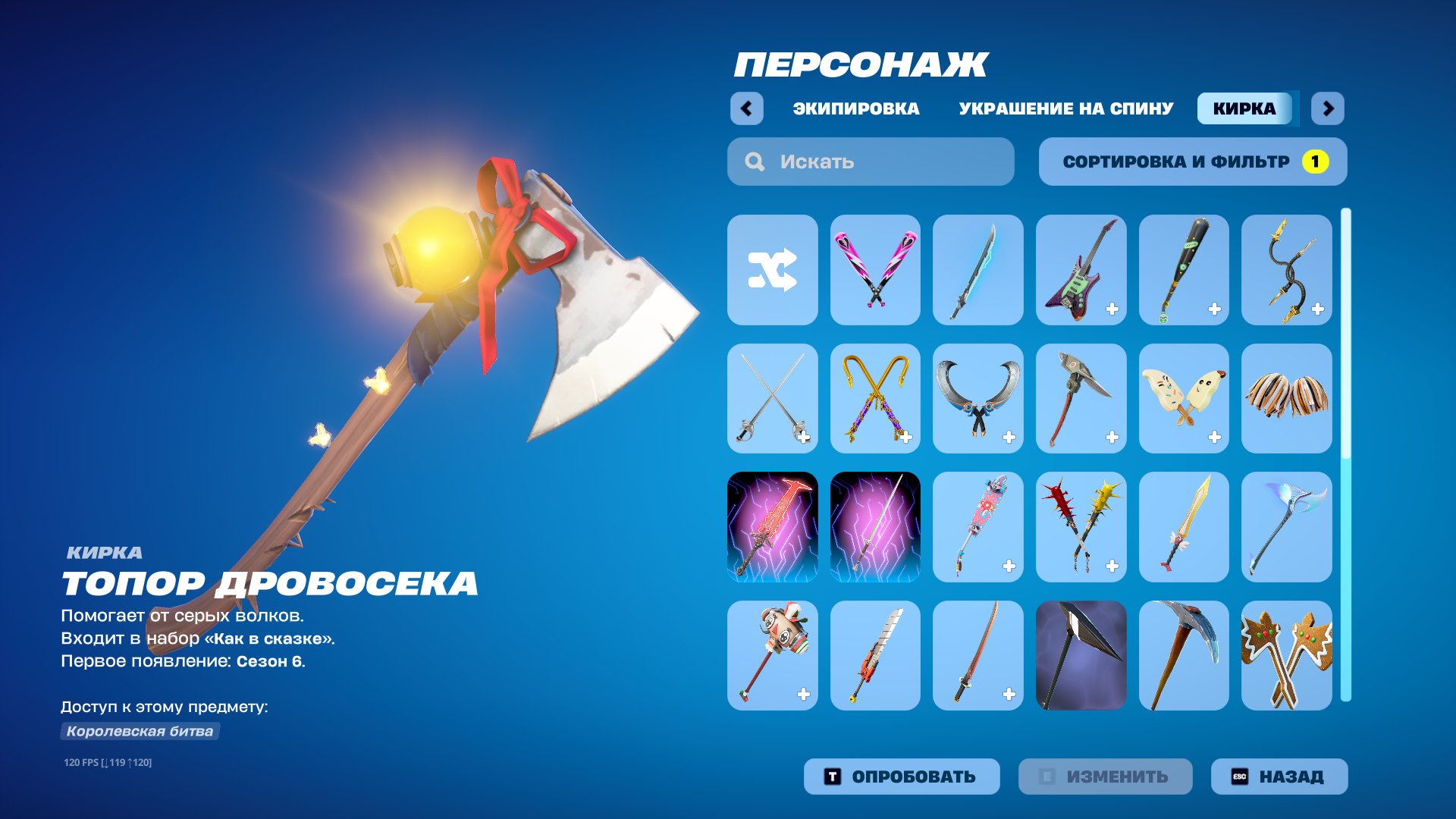Image resolution: width=1456 pixels, height=819 pixels.
Task: Switch to the ЭКИПИРОВКА tab
Action: (x=853, y=108)
